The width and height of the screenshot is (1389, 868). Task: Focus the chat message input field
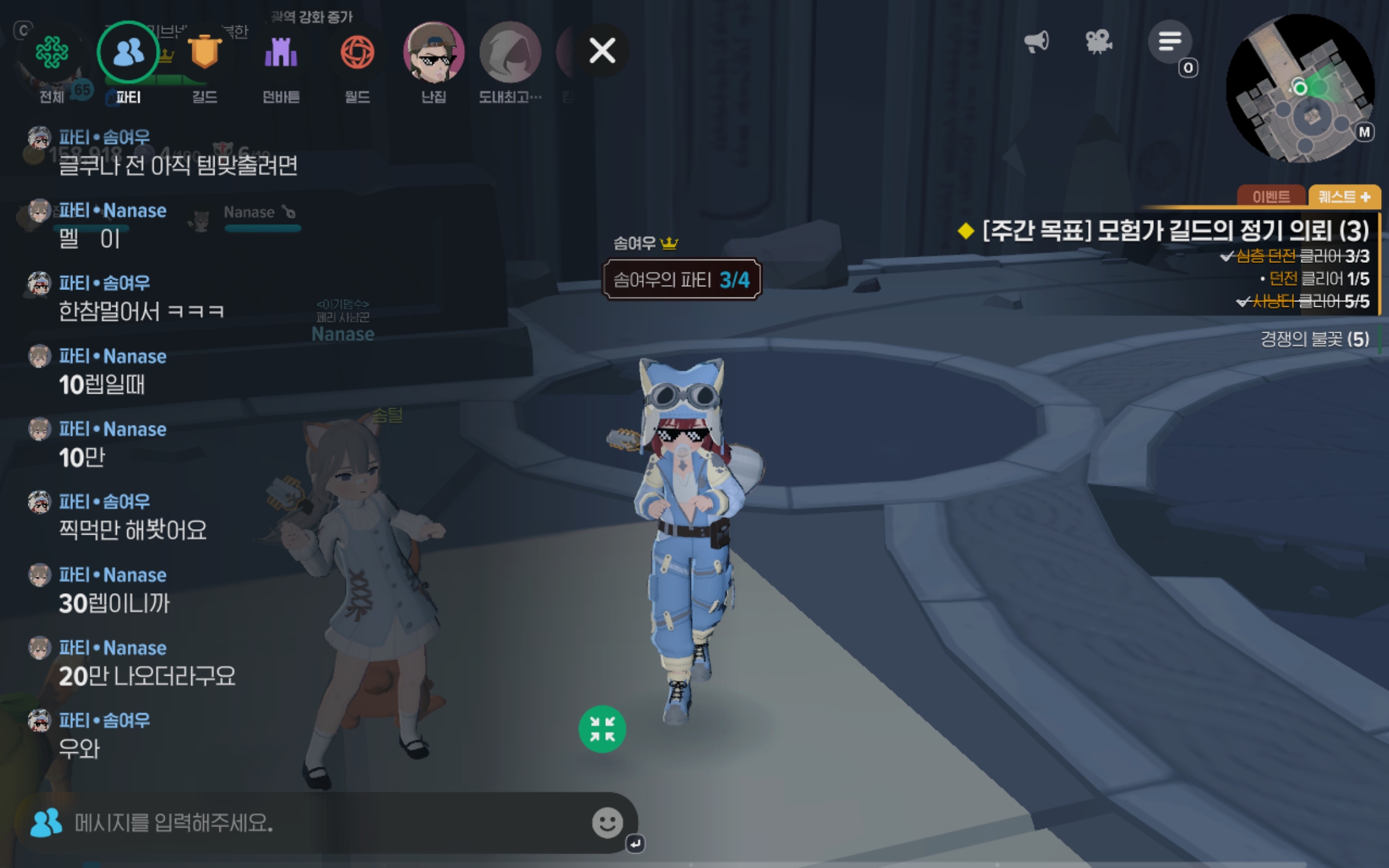[326, 823]
